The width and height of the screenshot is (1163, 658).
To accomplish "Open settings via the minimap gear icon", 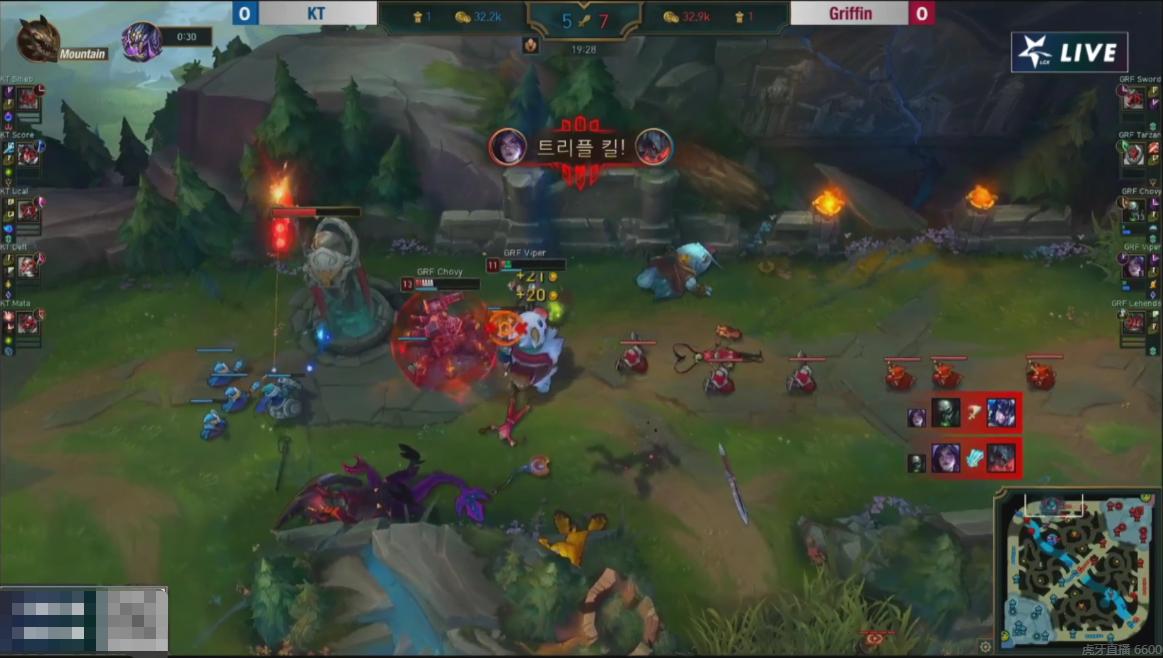I will (x=986, y=646).
